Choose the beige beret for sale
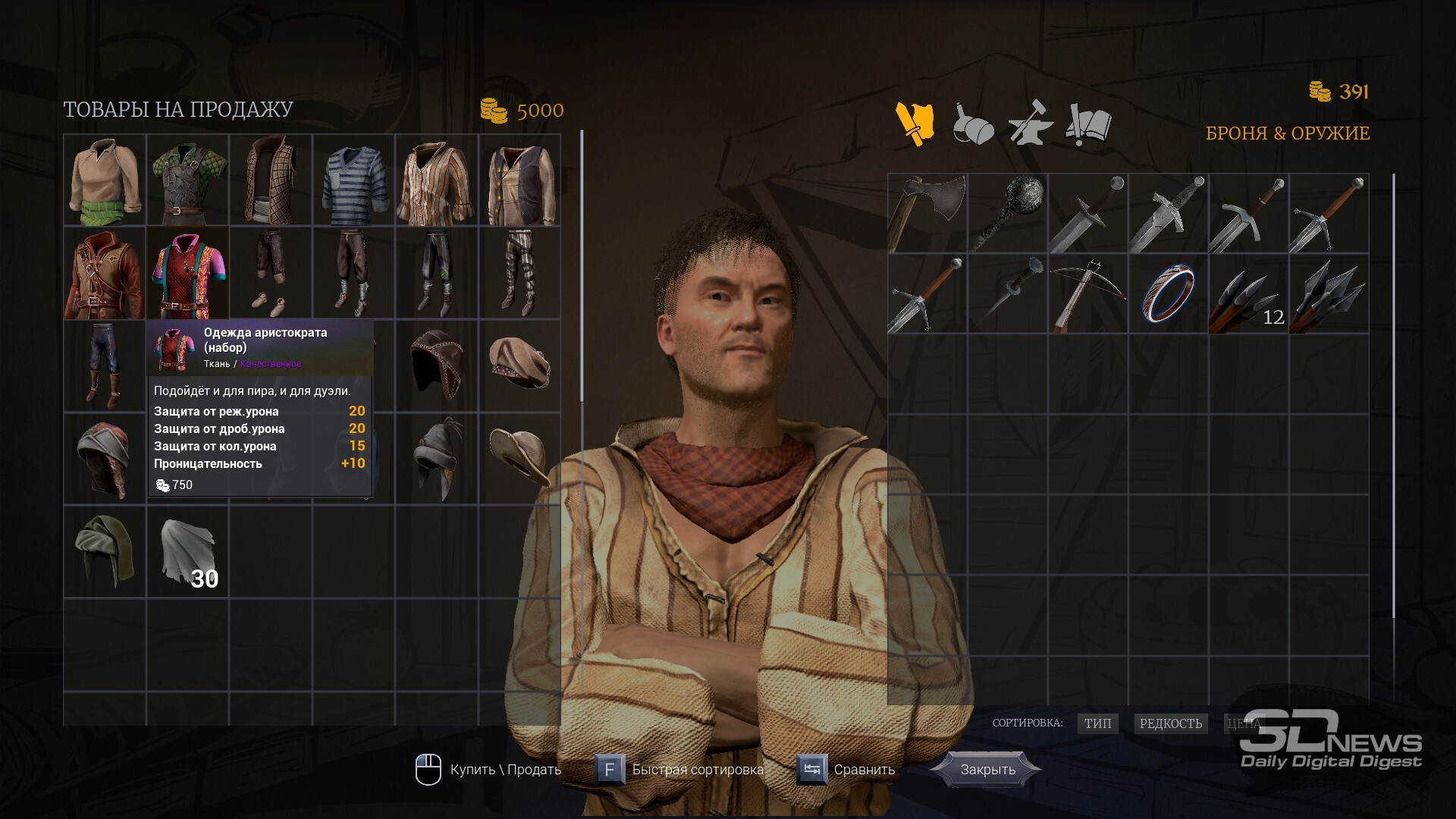Viewport: 1456px width, 819px height. tap(519, 365)
